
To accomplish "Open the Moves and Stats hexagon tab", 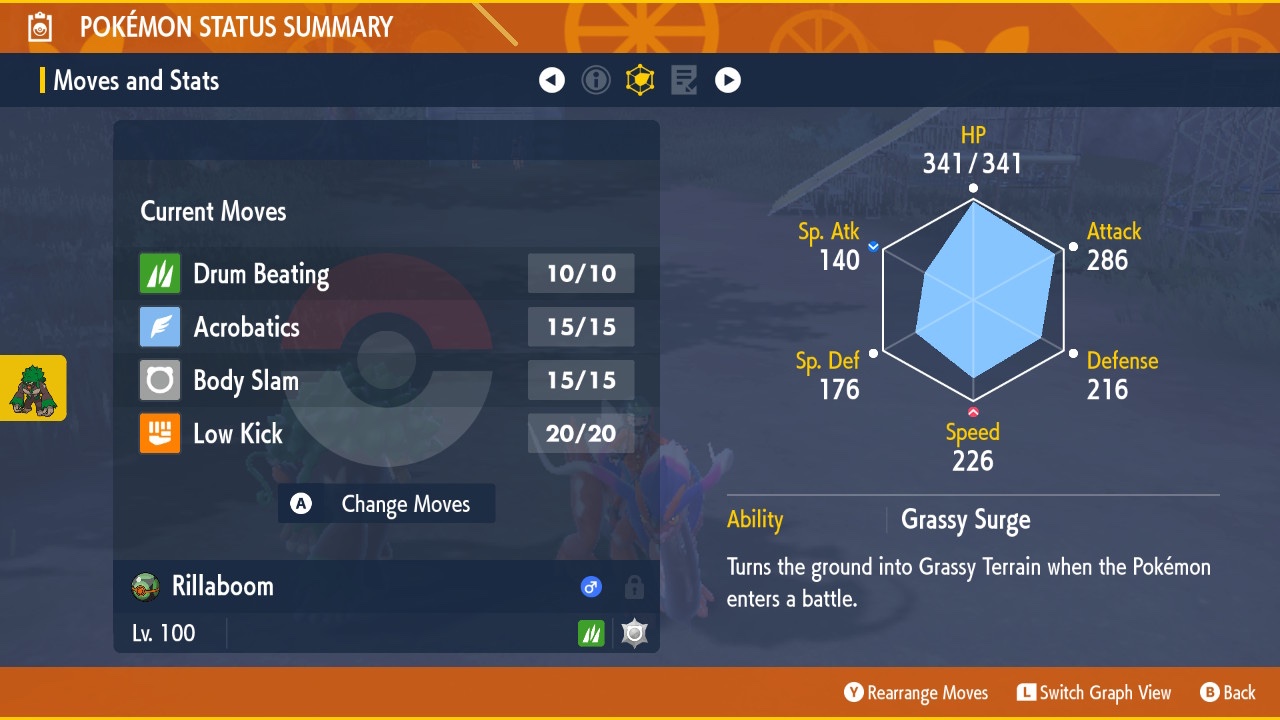I will [x=640, y=80].
